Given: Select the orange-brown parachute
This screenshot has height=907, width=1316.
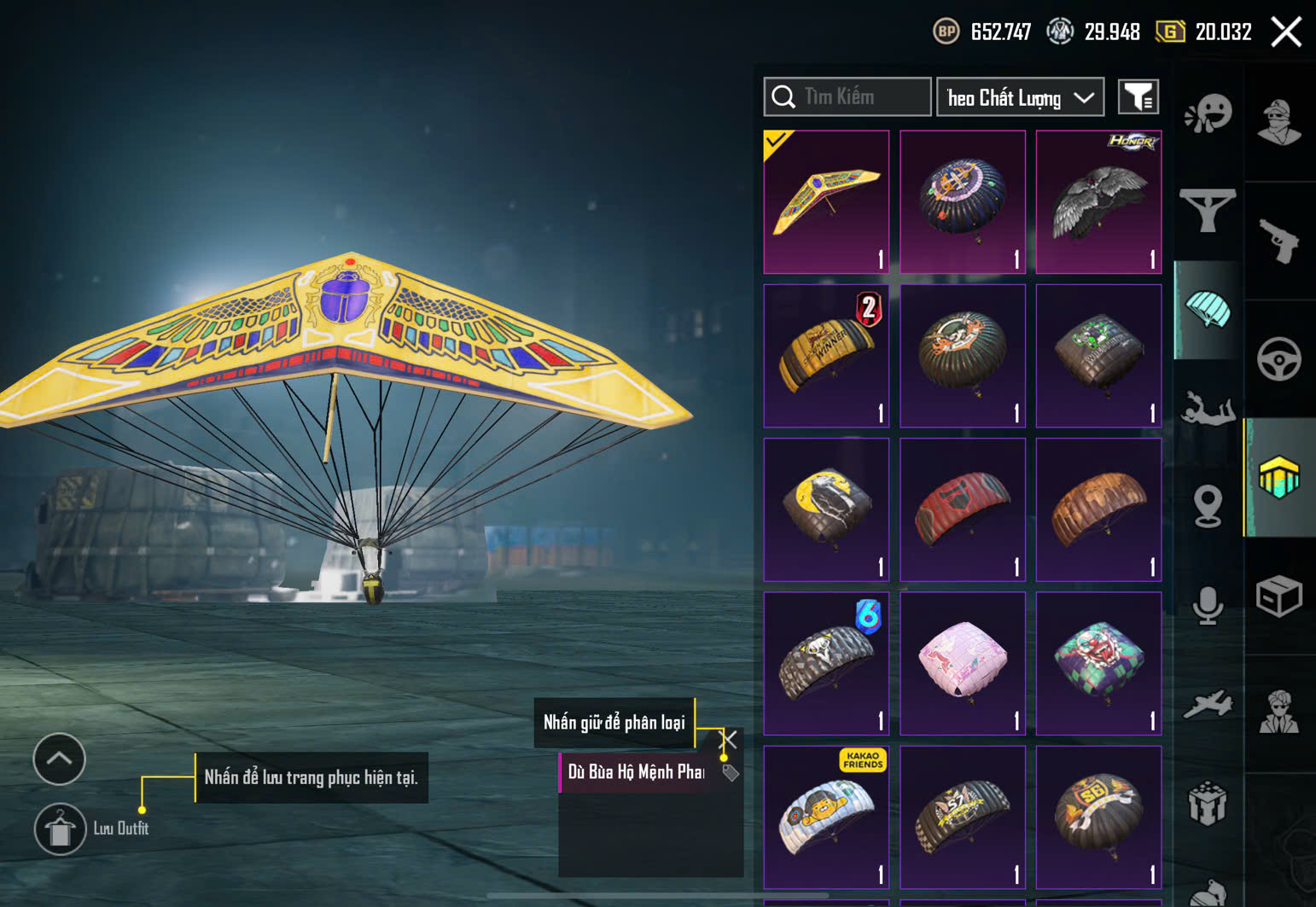Looking at the screenshot, I should click(1098, 509).
